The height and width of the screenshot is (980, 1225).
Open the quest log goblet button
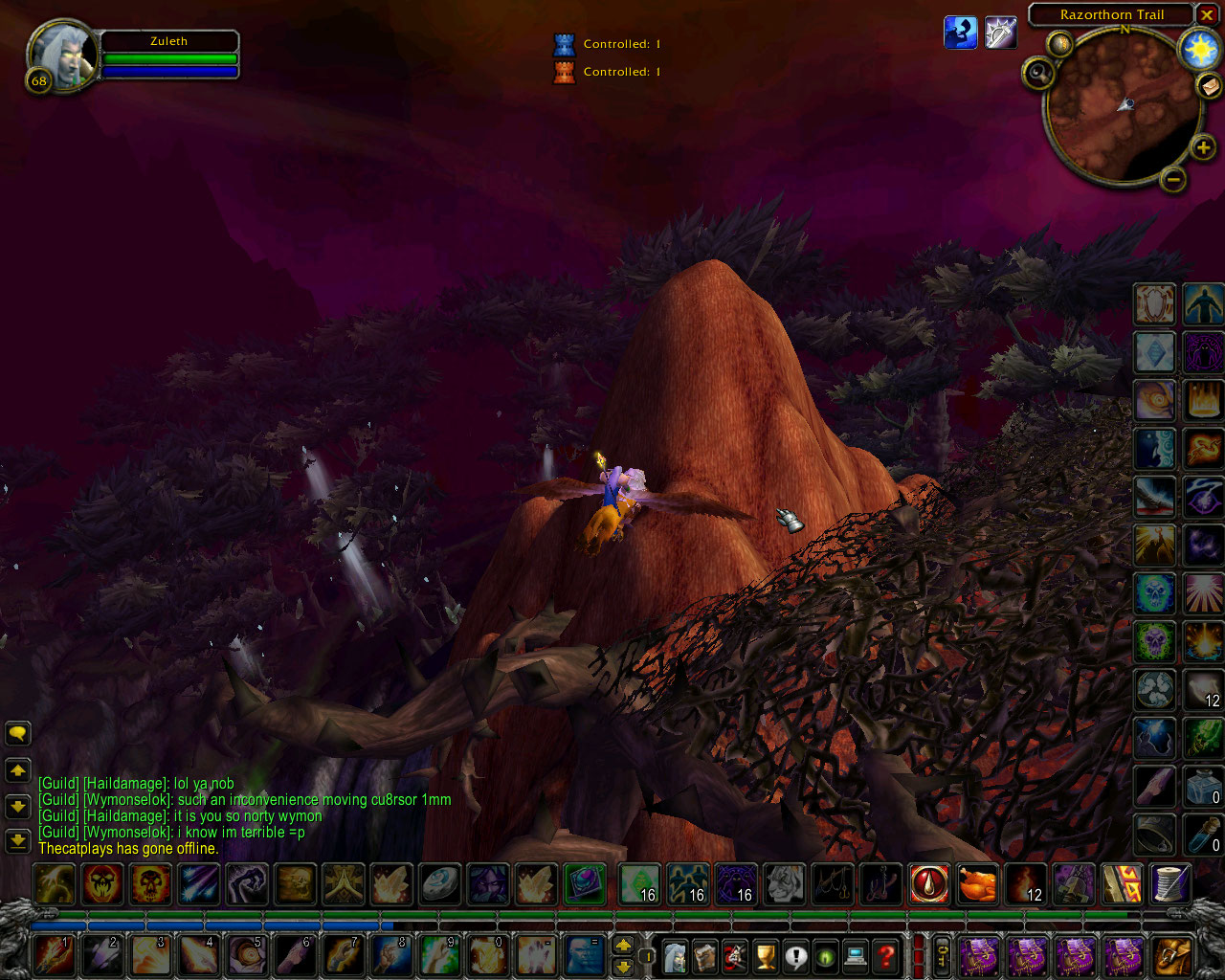766,956
